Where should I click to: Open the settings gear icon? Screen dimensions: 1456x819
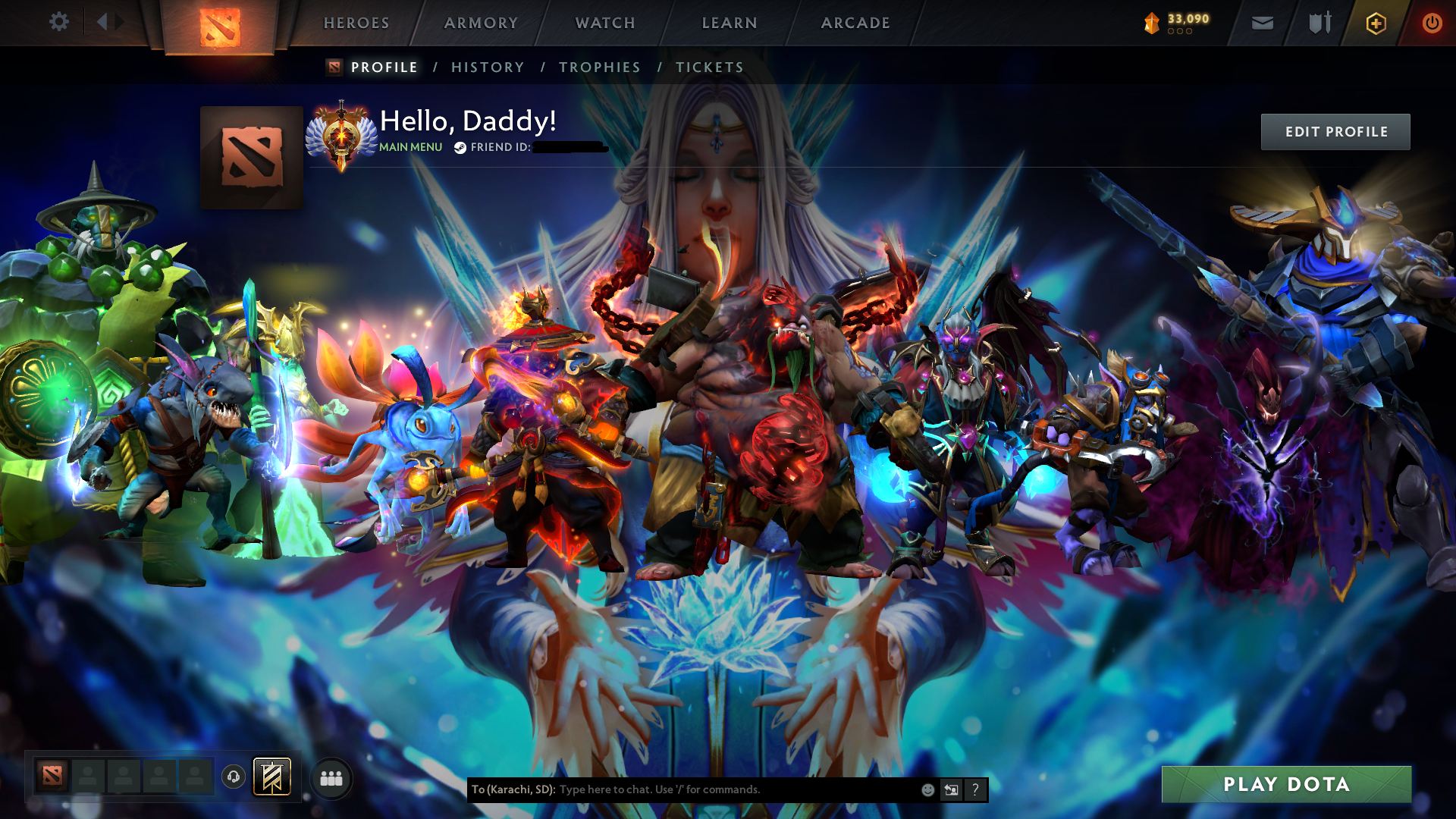[59, 22]
